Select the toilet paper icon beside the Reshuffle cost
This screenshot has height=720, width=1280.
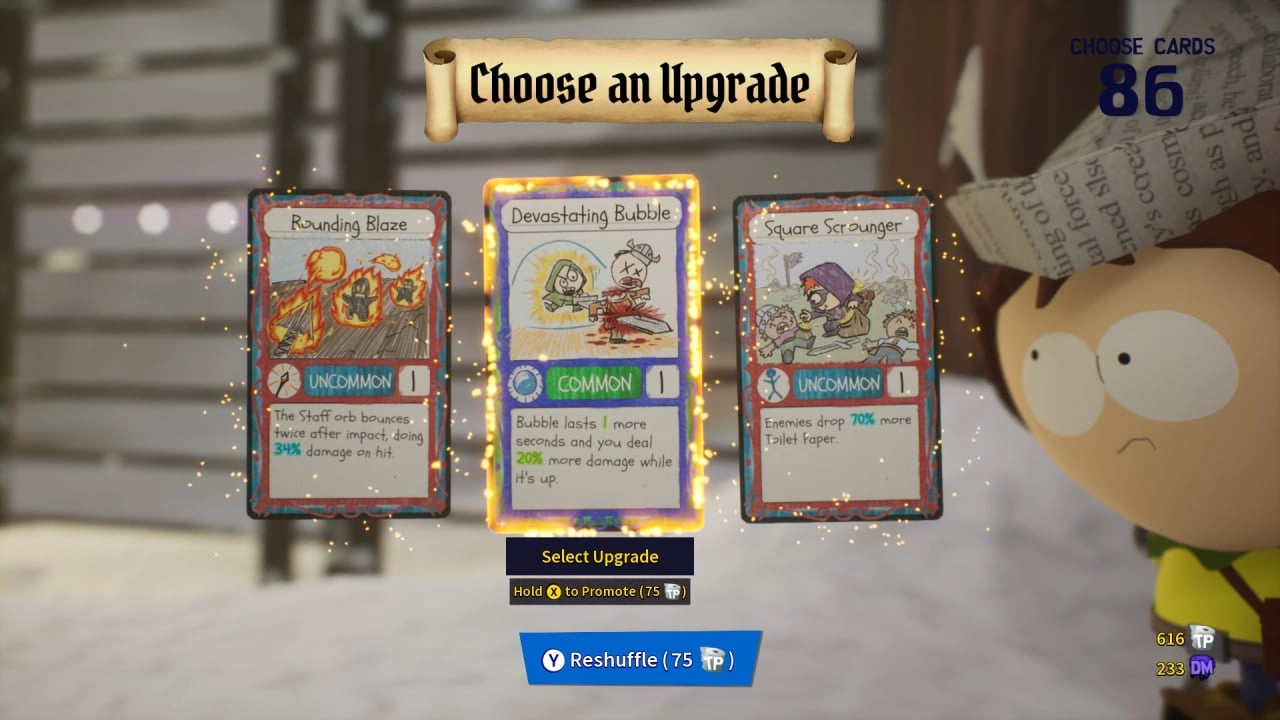click(x=712, y=660)
